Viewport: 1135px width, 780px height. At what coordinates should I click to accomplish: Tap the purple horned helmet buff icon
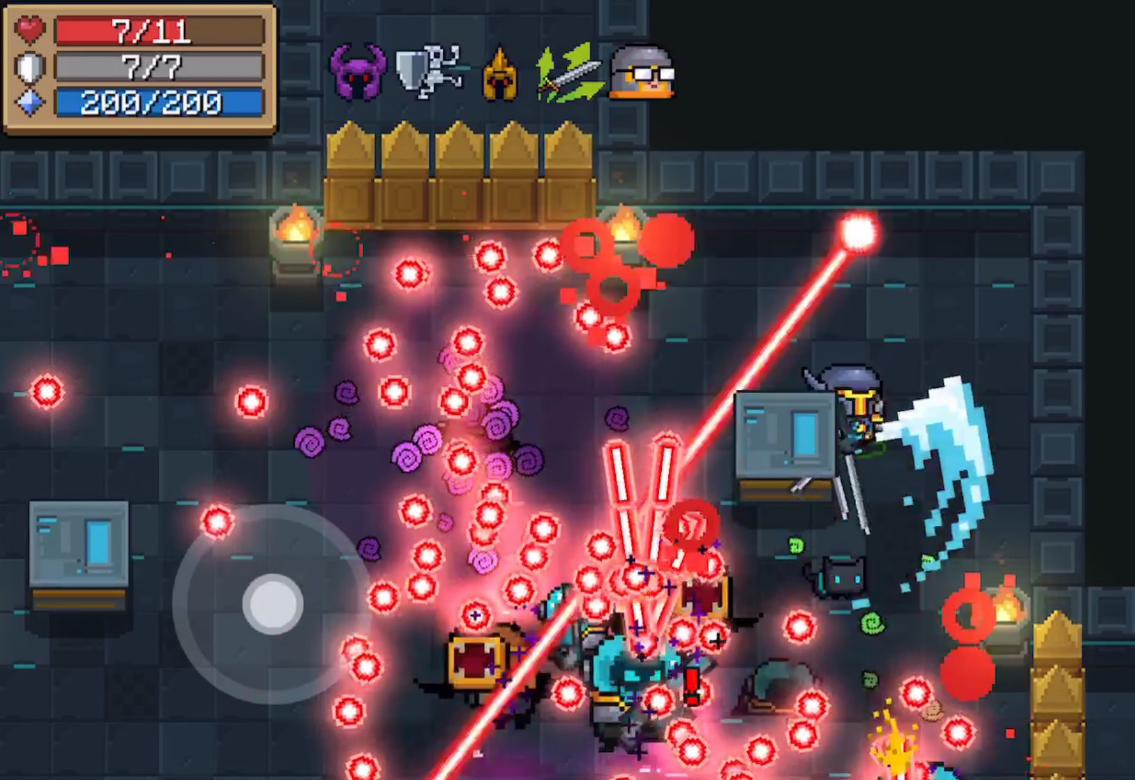[x=358, y=72]
